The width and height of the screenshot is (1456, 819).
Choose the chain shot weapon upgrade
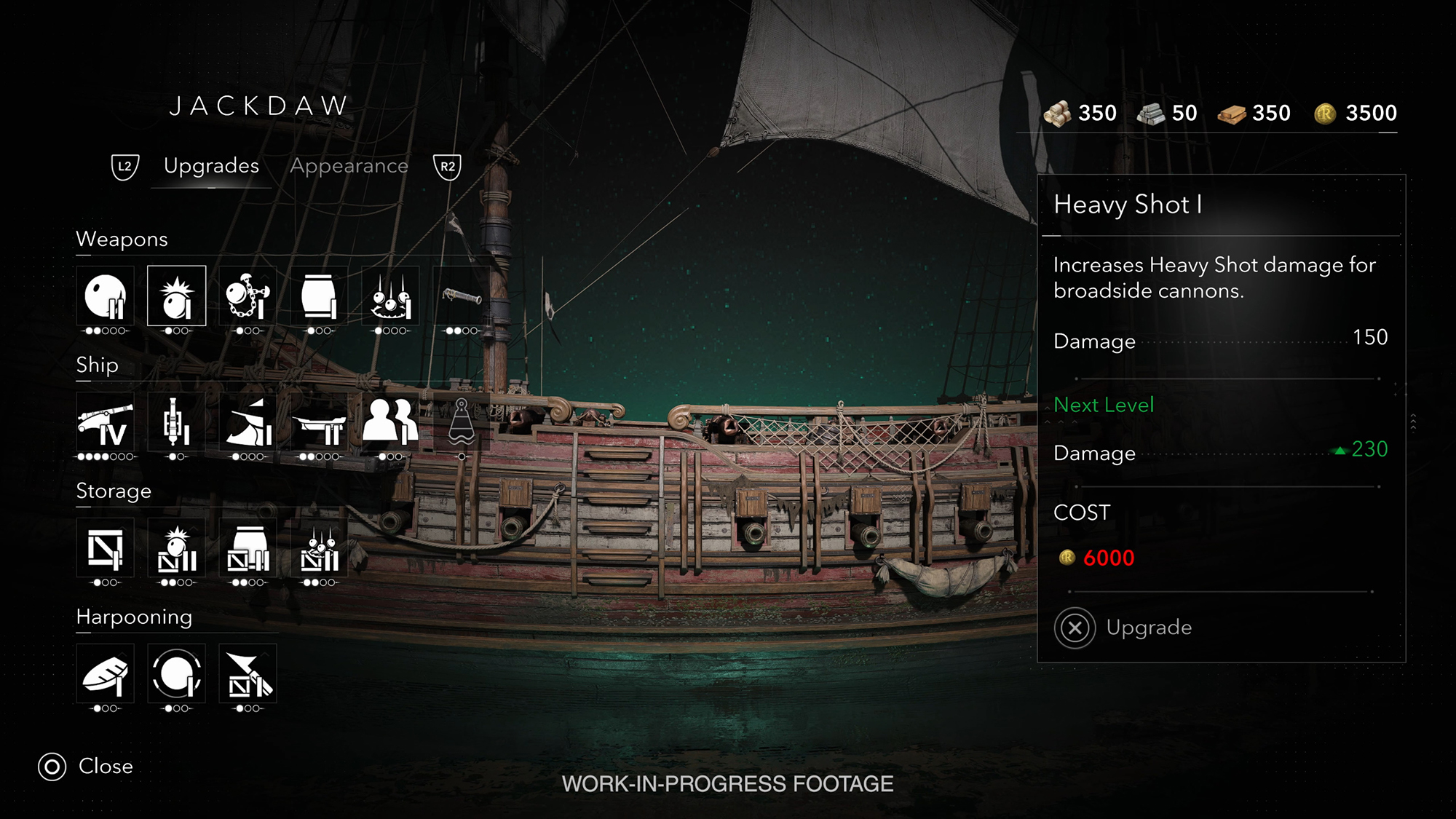click(248, 296)
